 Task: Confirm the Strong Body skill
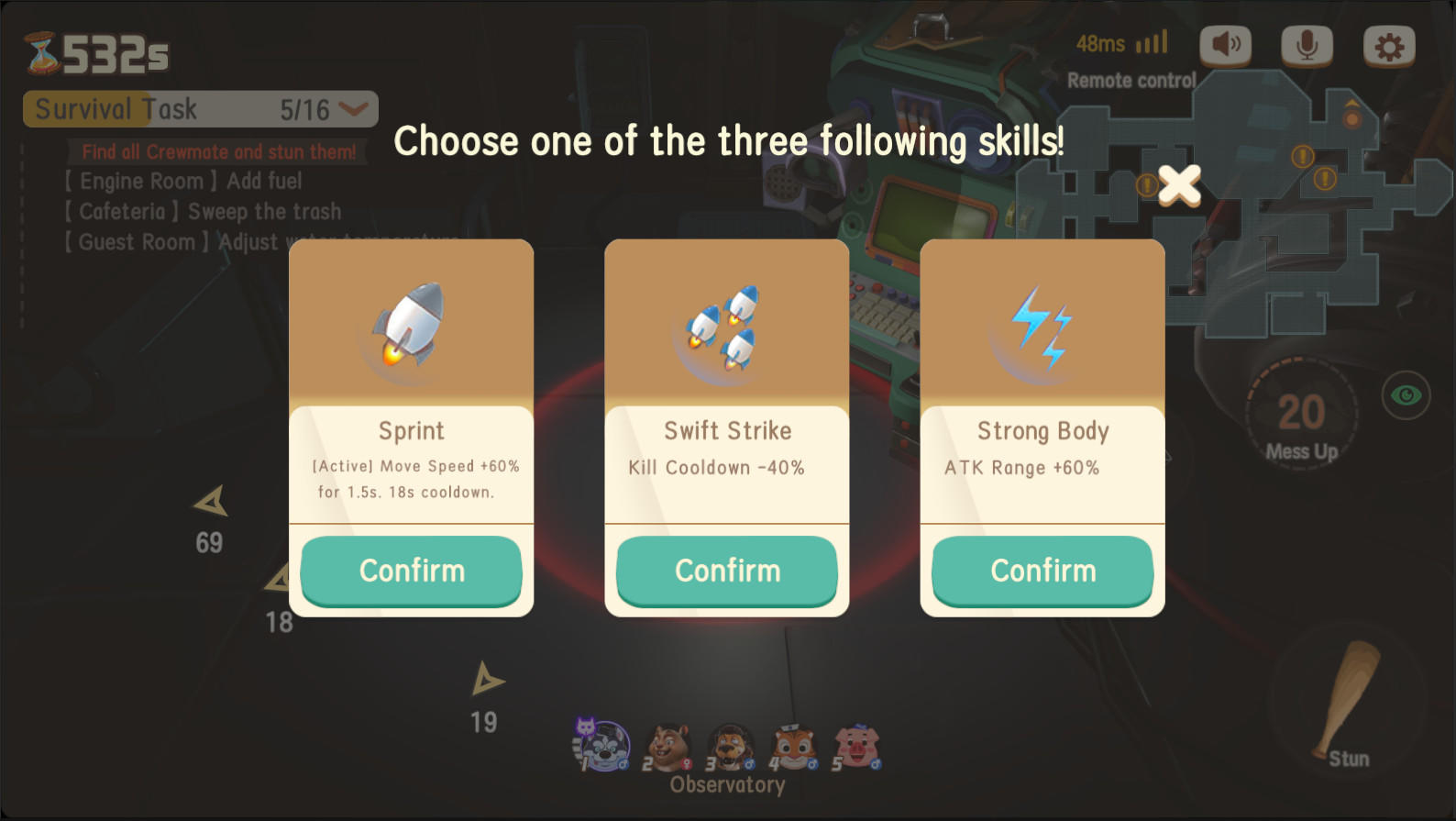pyautogui.click(x=1042, y=571)
